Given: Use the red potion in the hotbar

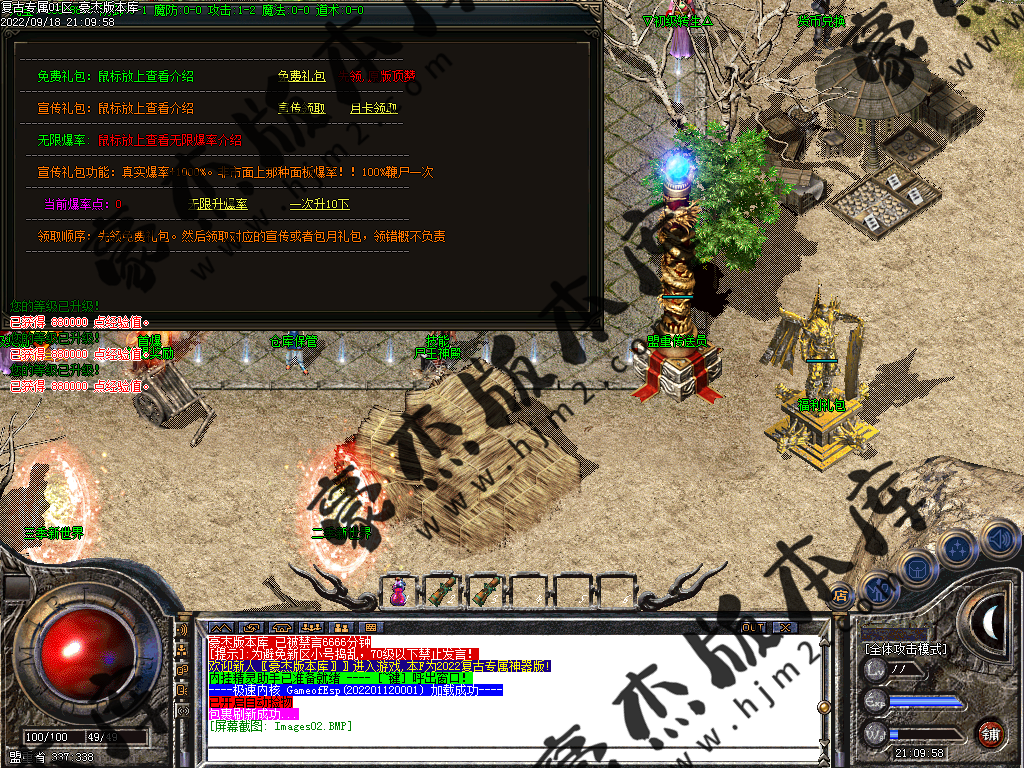Looking at the screenshot, I should tap(398, 592).
